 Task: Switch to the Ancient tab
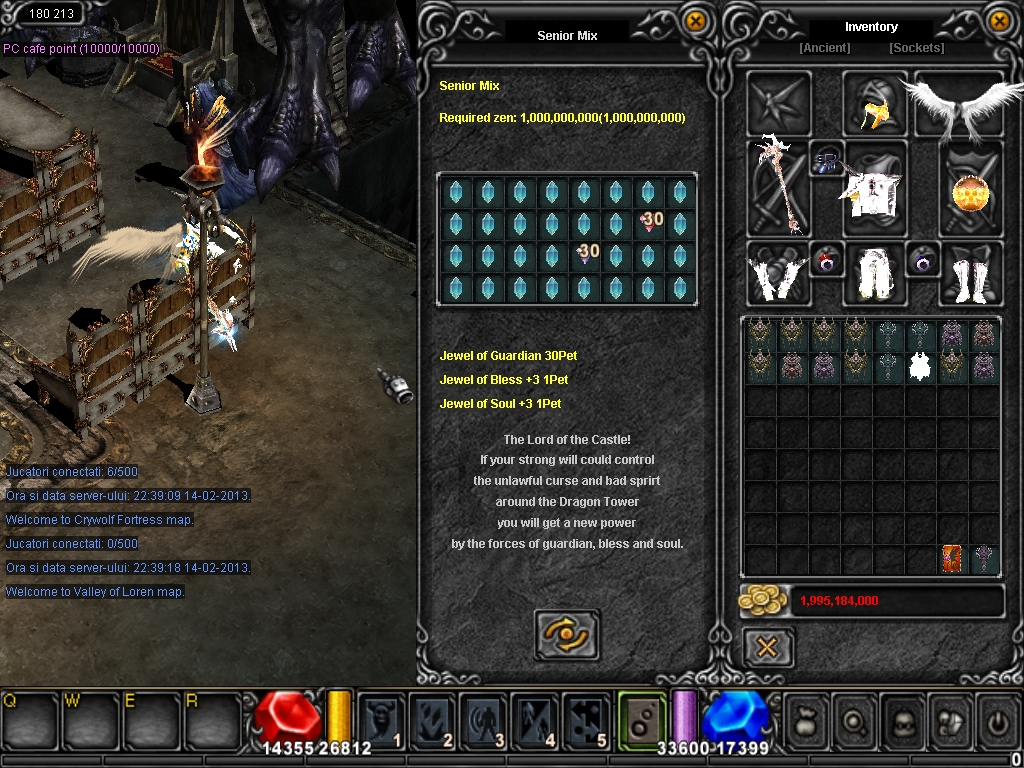click(824, 48)
